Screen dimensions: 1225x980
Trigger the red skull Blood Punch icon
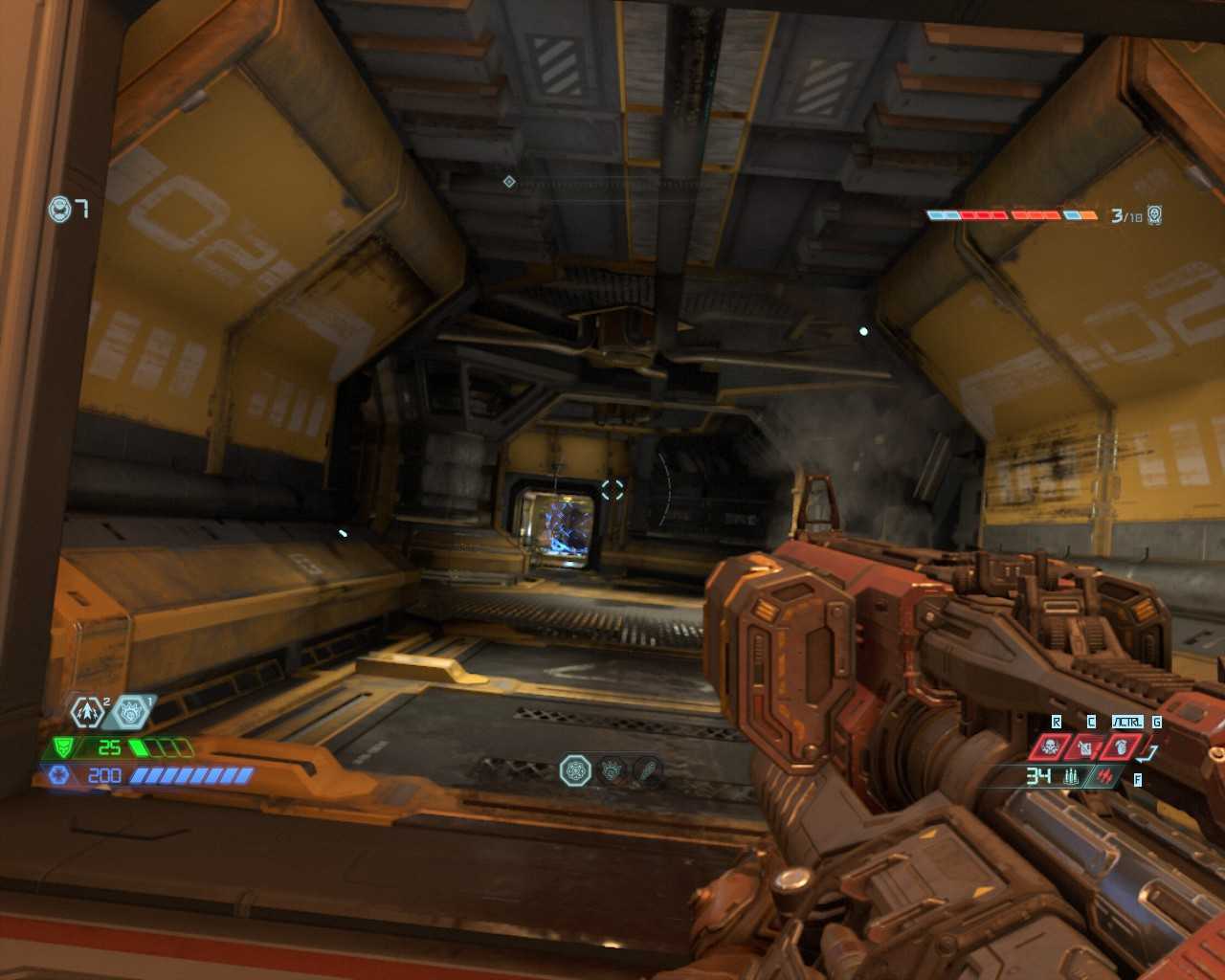(x=1051, y=746)
